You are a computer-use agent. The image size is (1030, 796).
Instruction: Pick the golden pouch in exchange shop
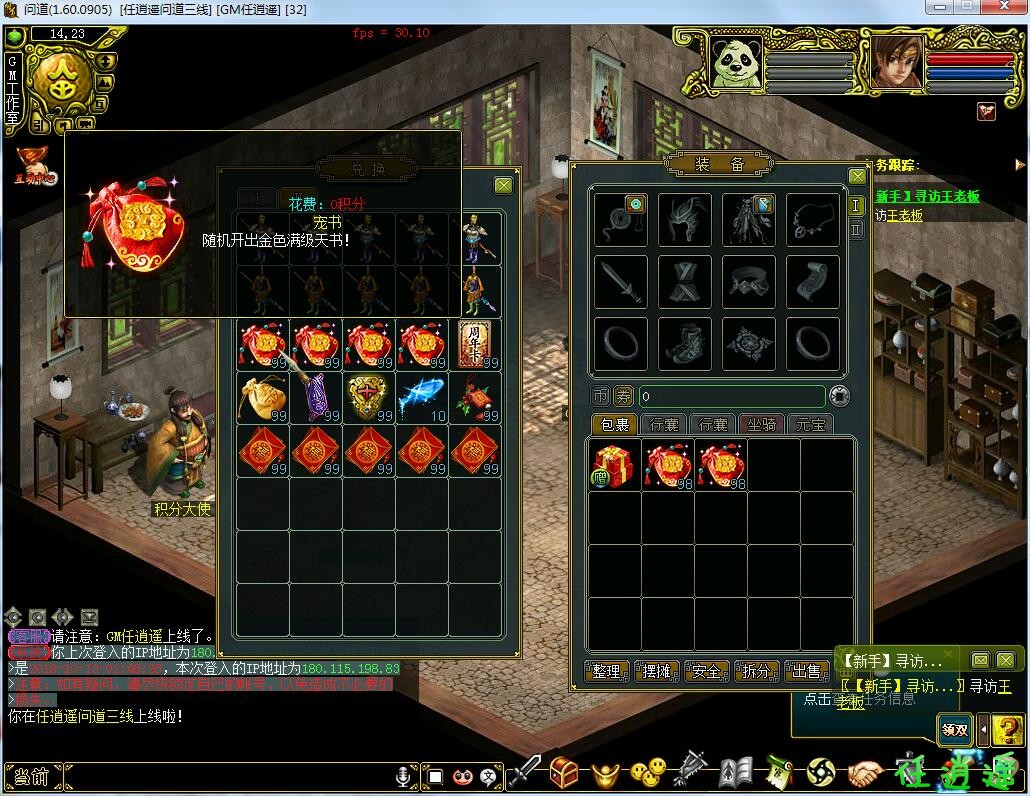click(263, 397)
